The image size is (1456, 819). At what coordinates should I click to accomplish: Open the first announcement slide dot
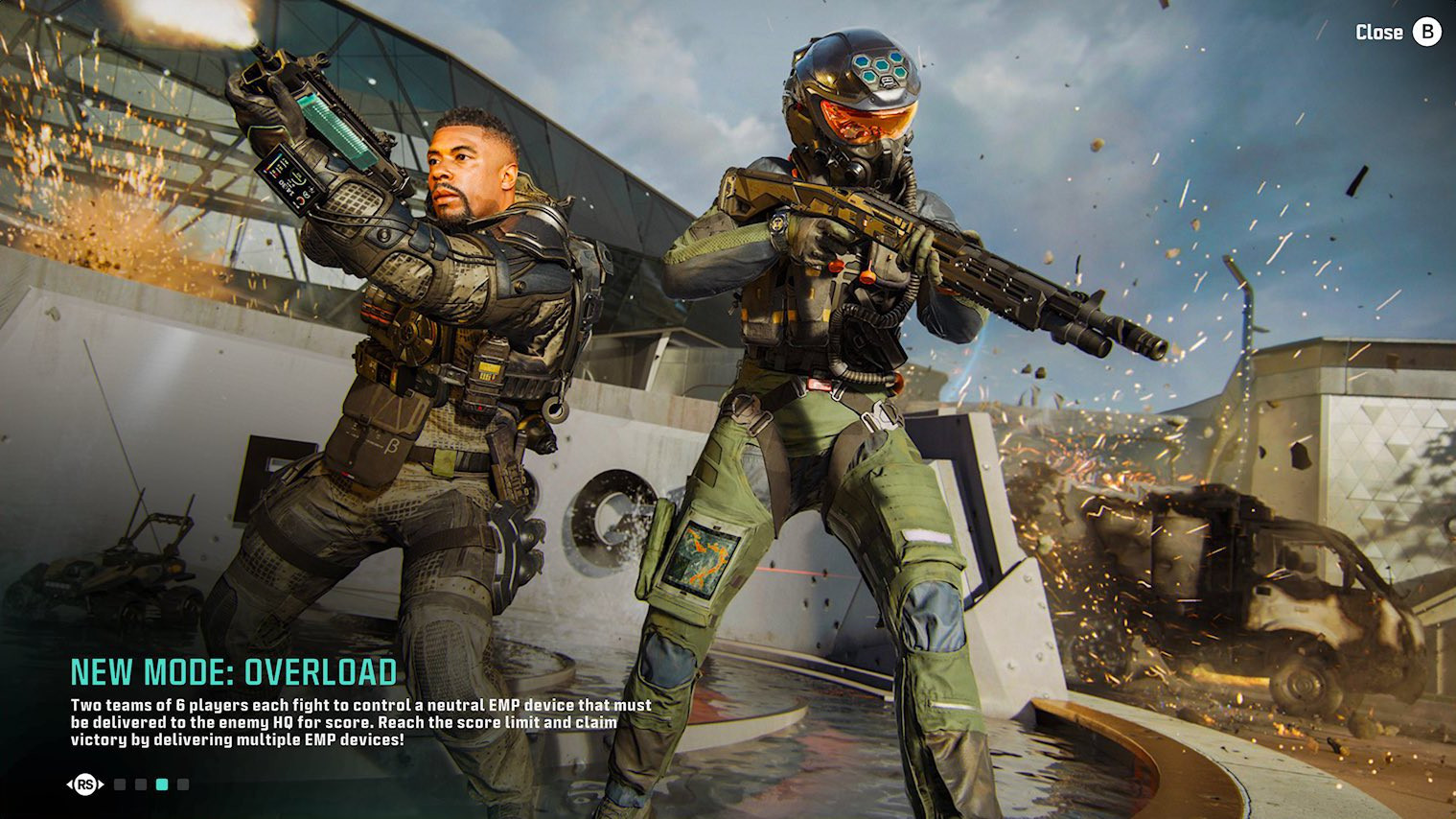(x=120, y=784)
